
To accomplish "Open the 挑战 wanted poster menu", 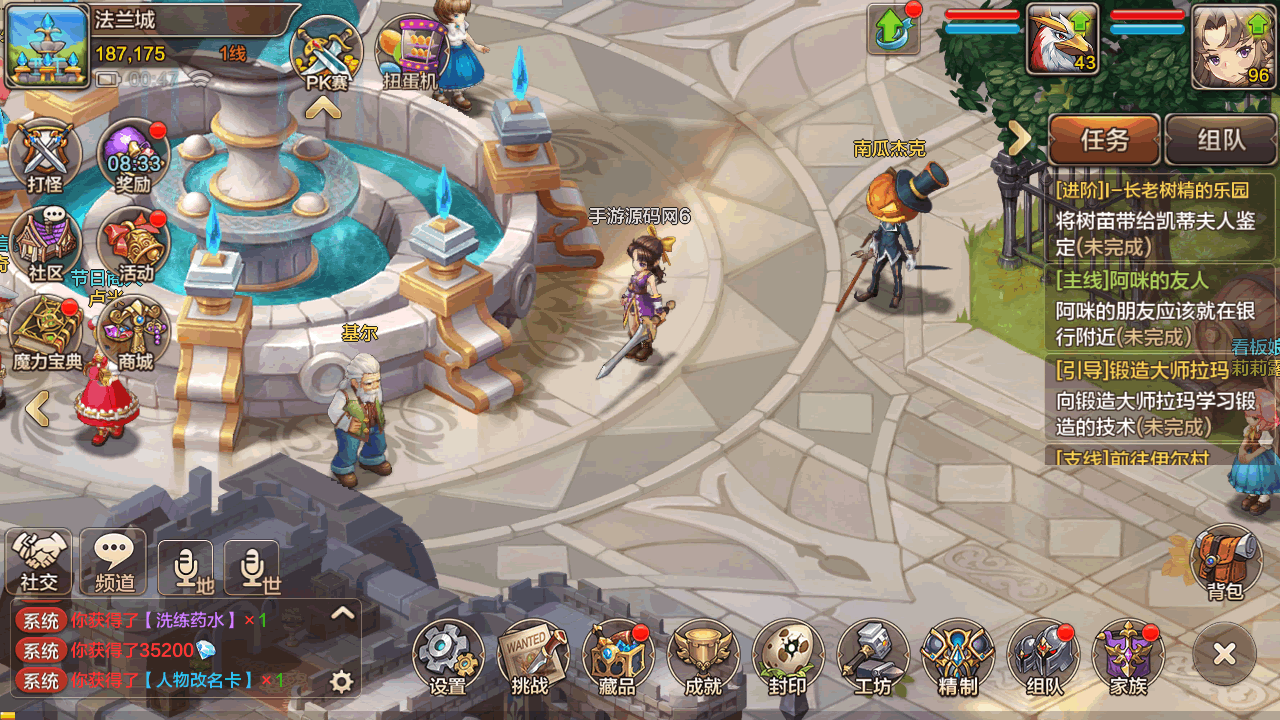I will (530, 656).
